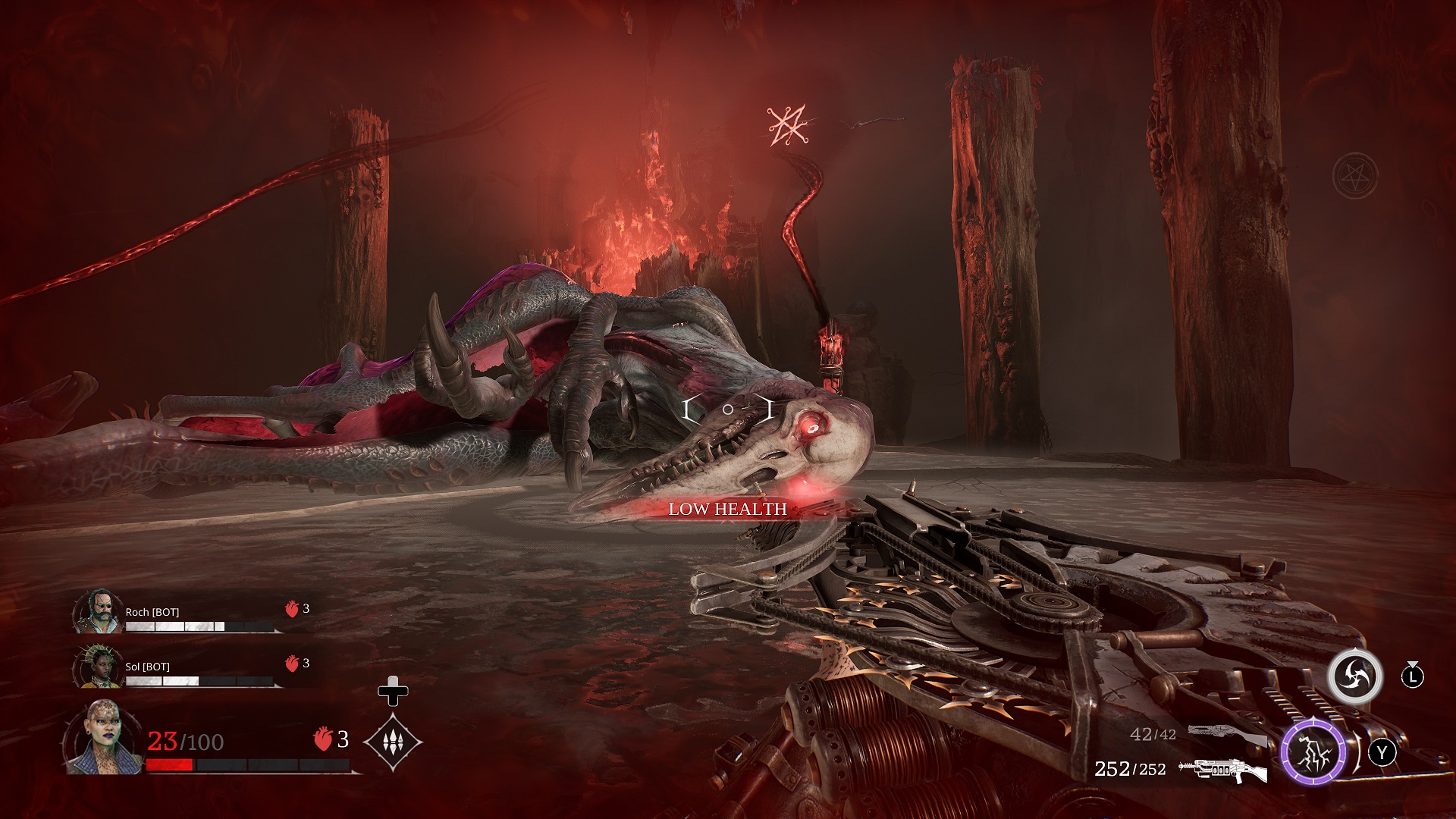The width and height of the screenshot is (1456, 819).
Task: Switch to the 42-ammo secondary weapon icon
Action: 1226,733
